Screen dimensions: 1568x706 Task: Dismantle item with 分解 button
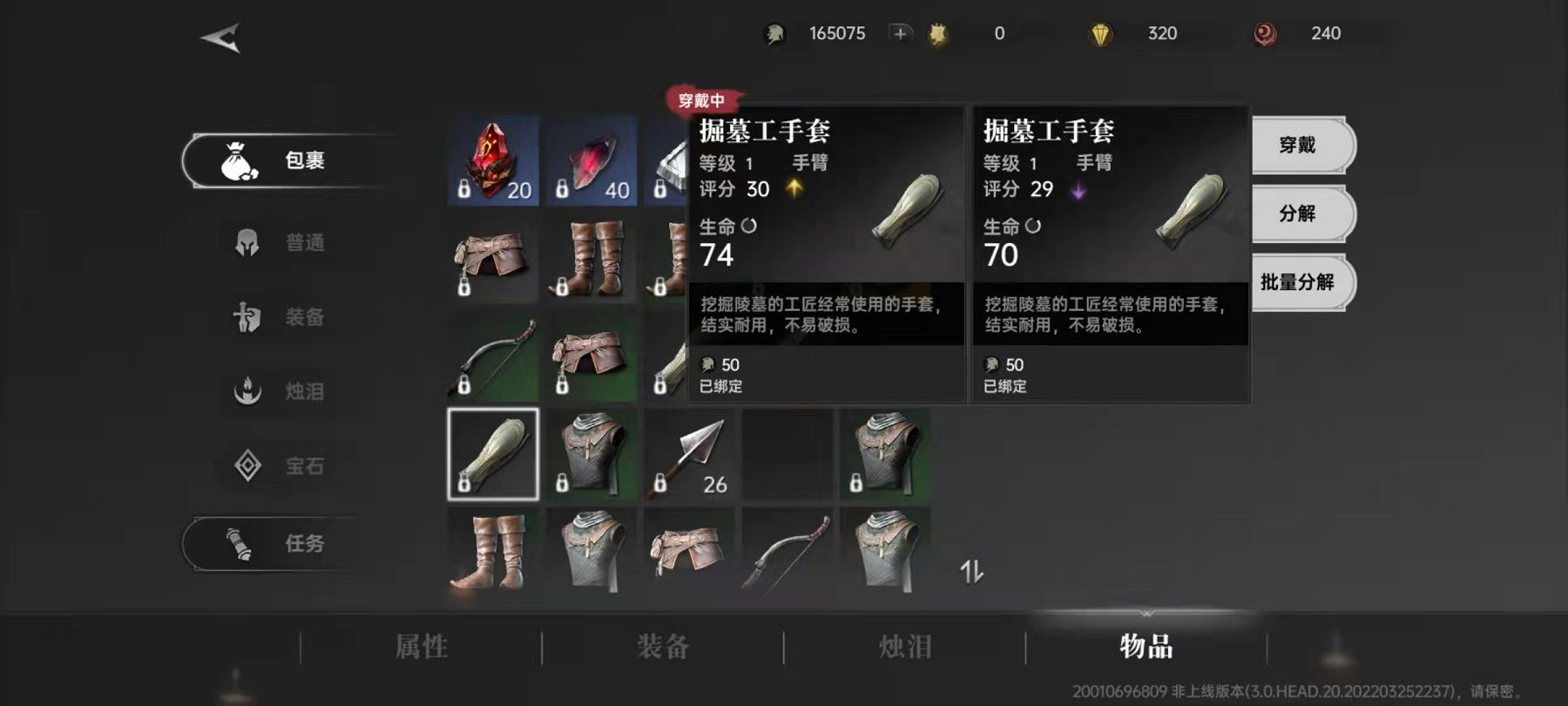[x=1298, y=214]
